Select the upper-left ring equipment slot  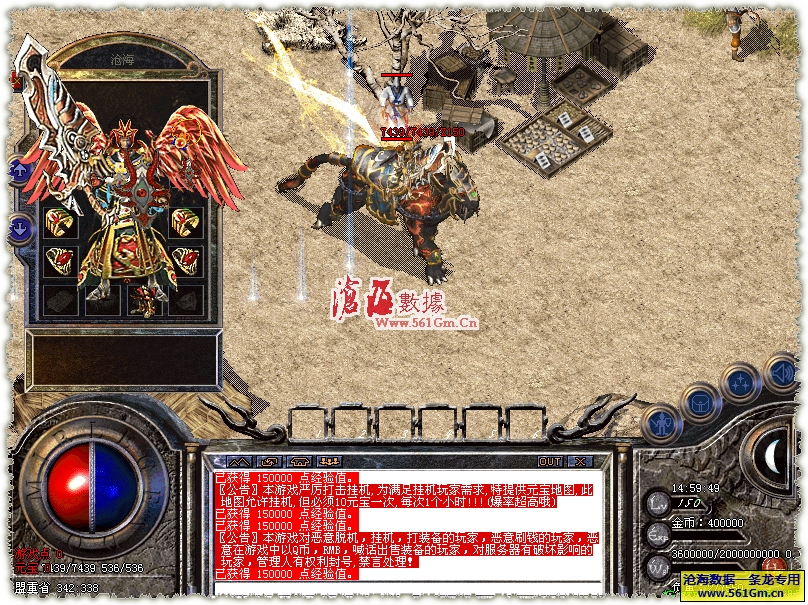(x=59, y=223)
